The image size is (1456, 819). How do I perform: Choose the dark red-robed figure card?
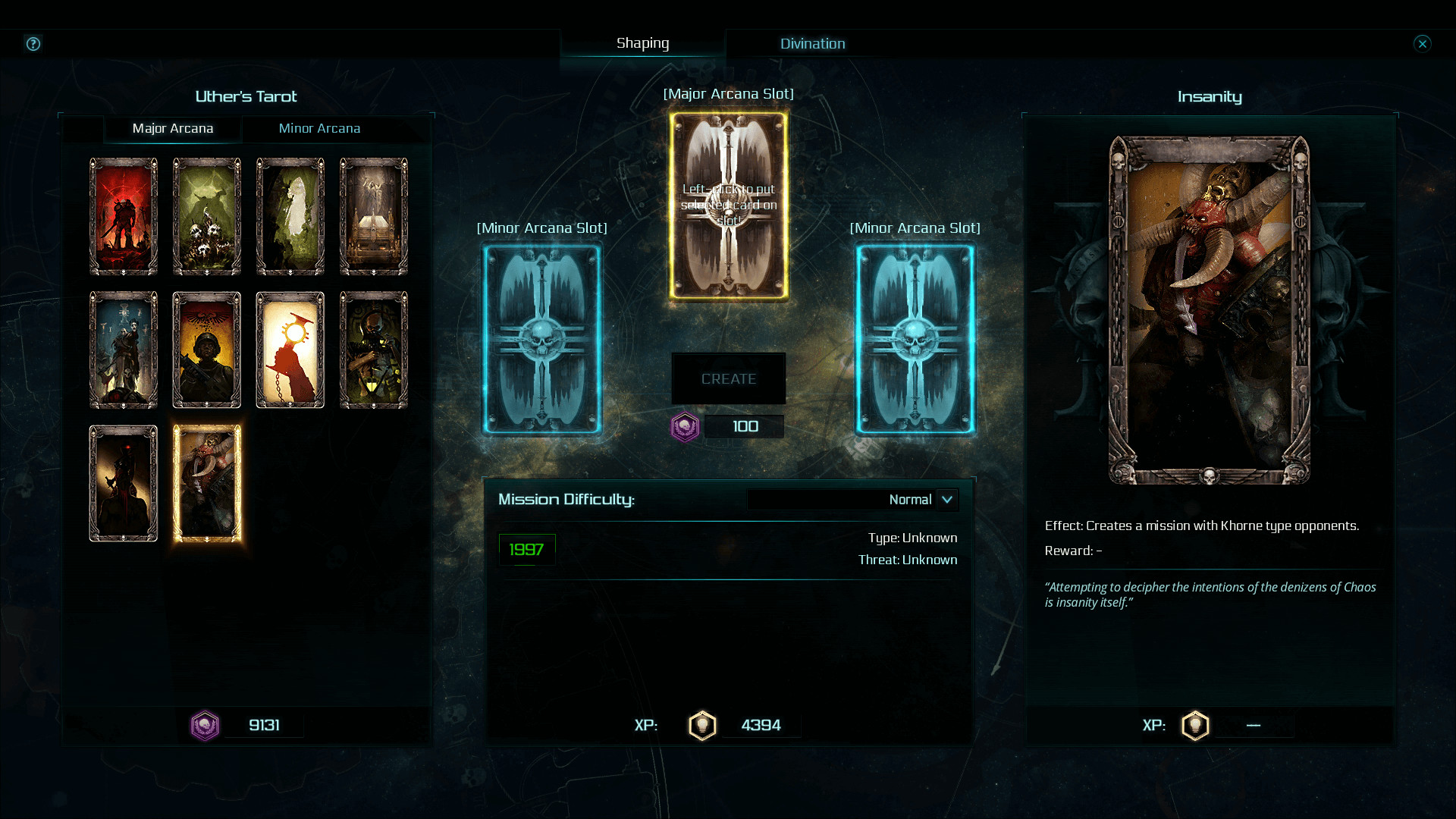[124, 483]
